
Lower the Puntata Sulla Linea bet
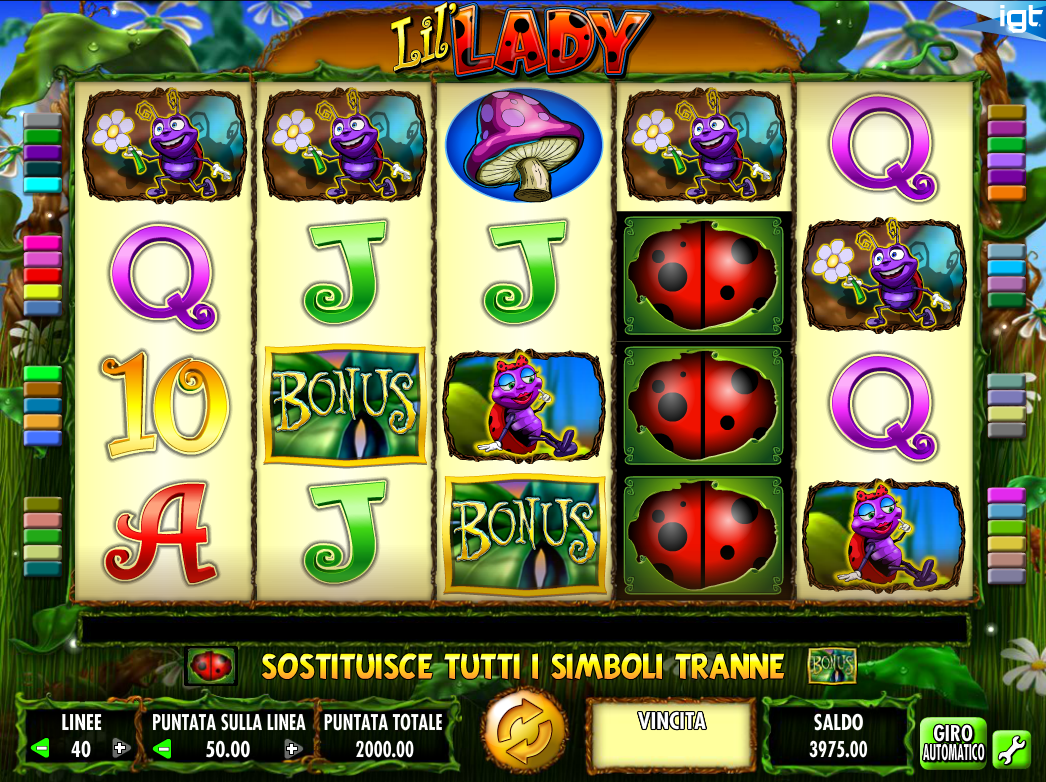(x=163, y=748)
